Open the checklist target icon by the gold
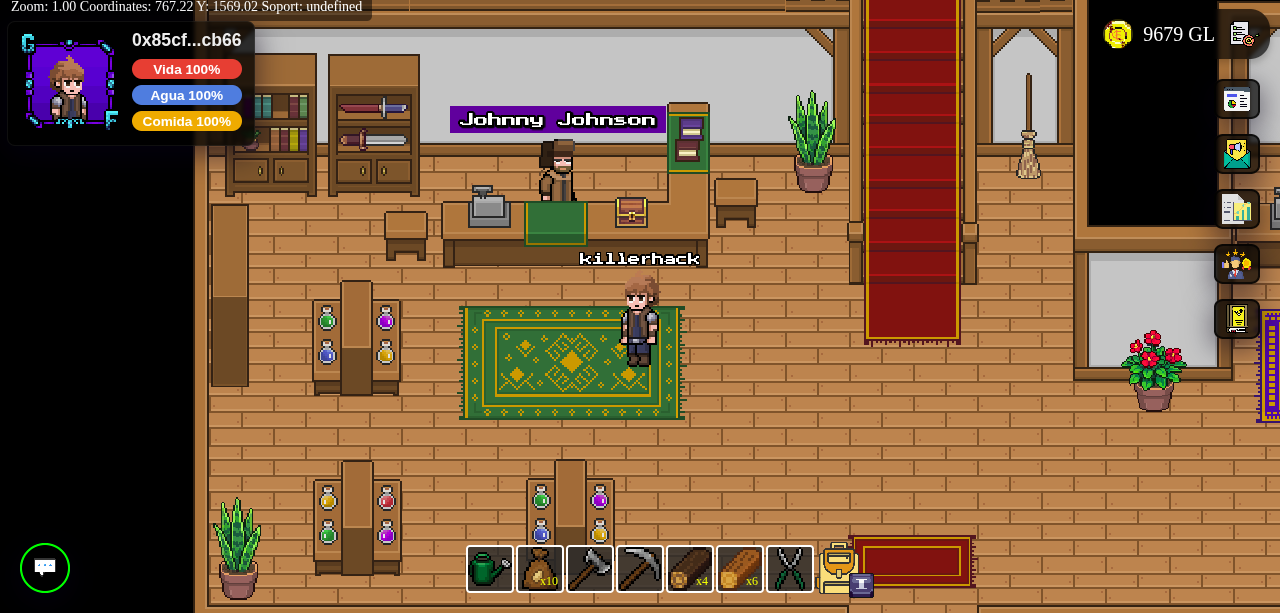This screenshot has width=1280, height=613. pos(1242,34)
